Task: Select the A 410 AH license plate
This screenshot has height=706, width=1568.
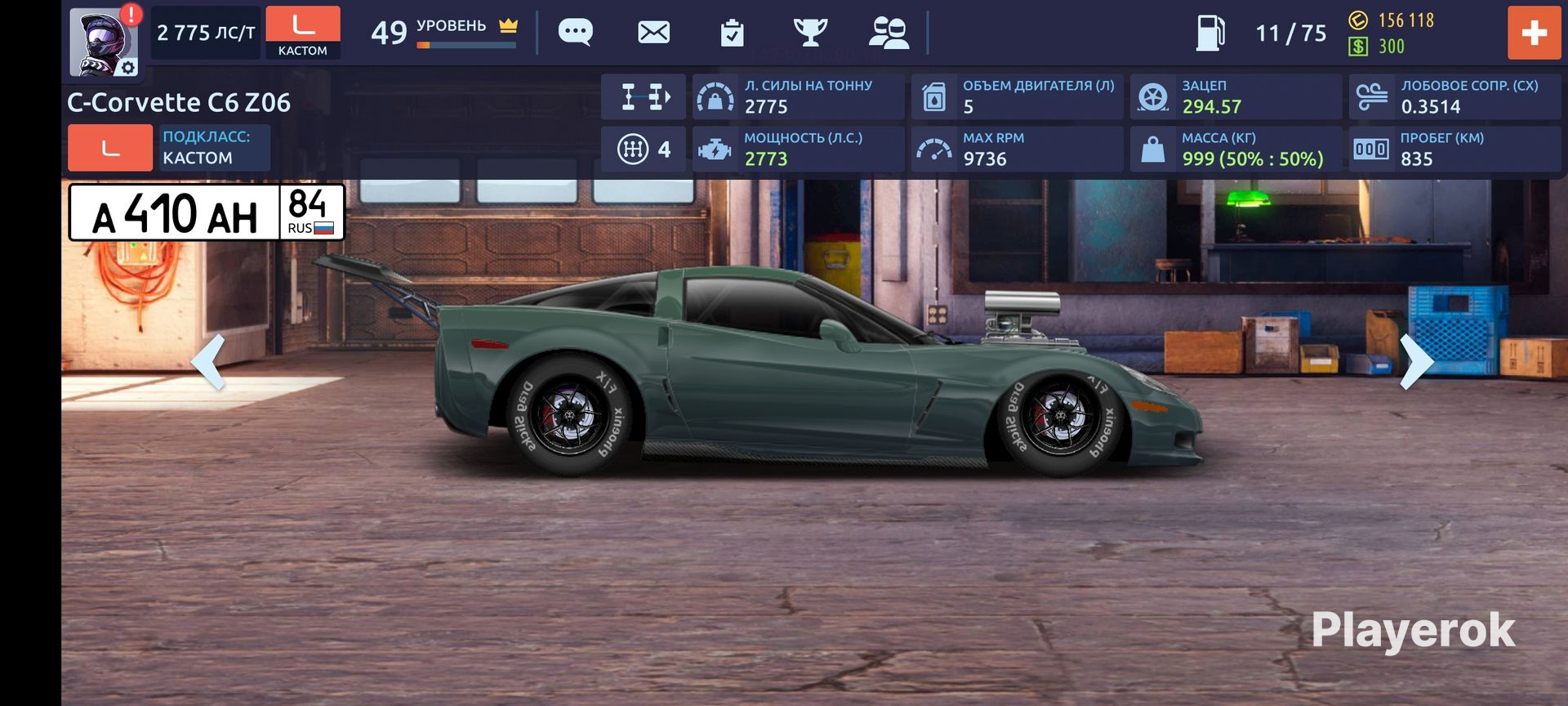Action: tap(207, 212)
